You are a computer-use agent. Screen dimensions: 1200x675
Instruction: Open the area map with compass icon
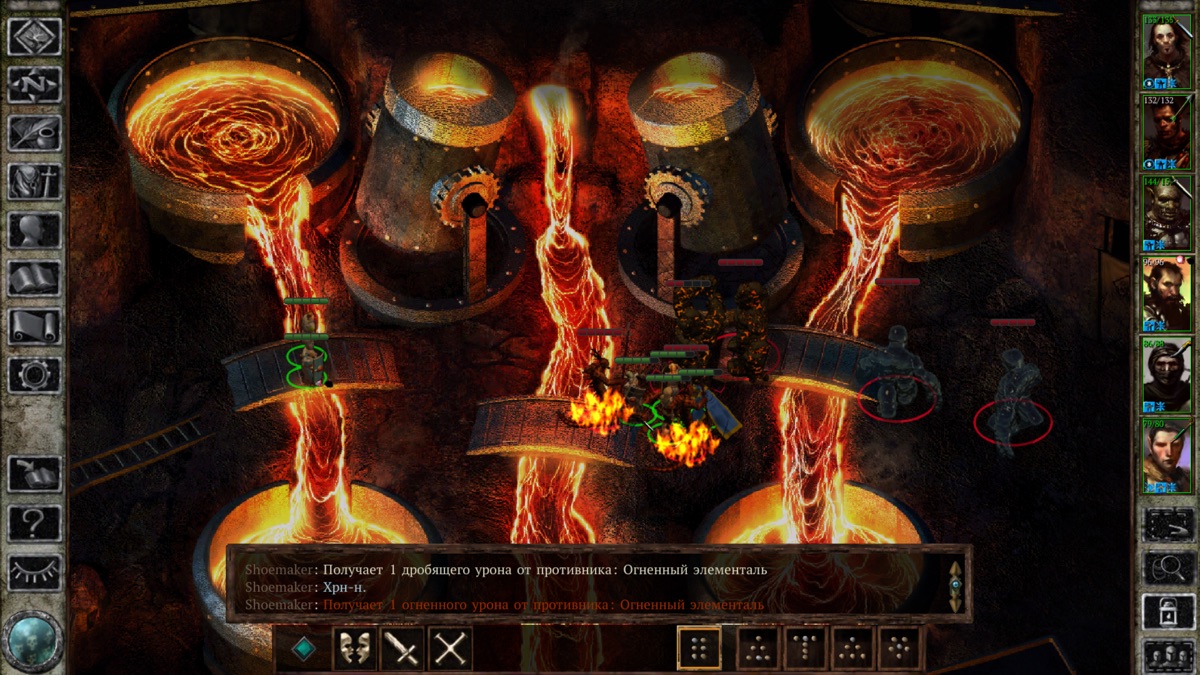pos(35,84)
